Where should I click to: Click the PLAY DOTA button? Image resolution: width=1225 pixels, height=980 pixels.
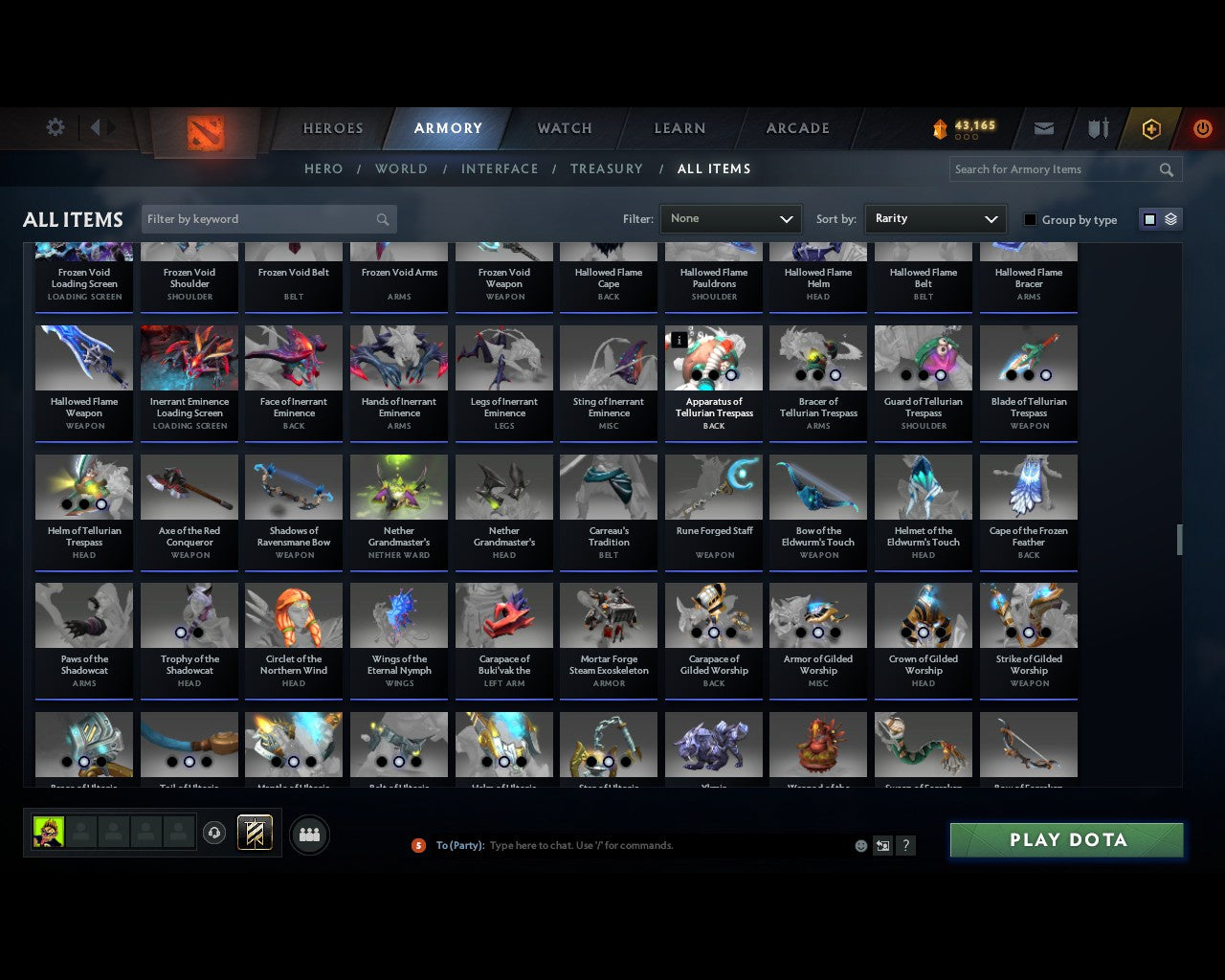[1066, 839]
